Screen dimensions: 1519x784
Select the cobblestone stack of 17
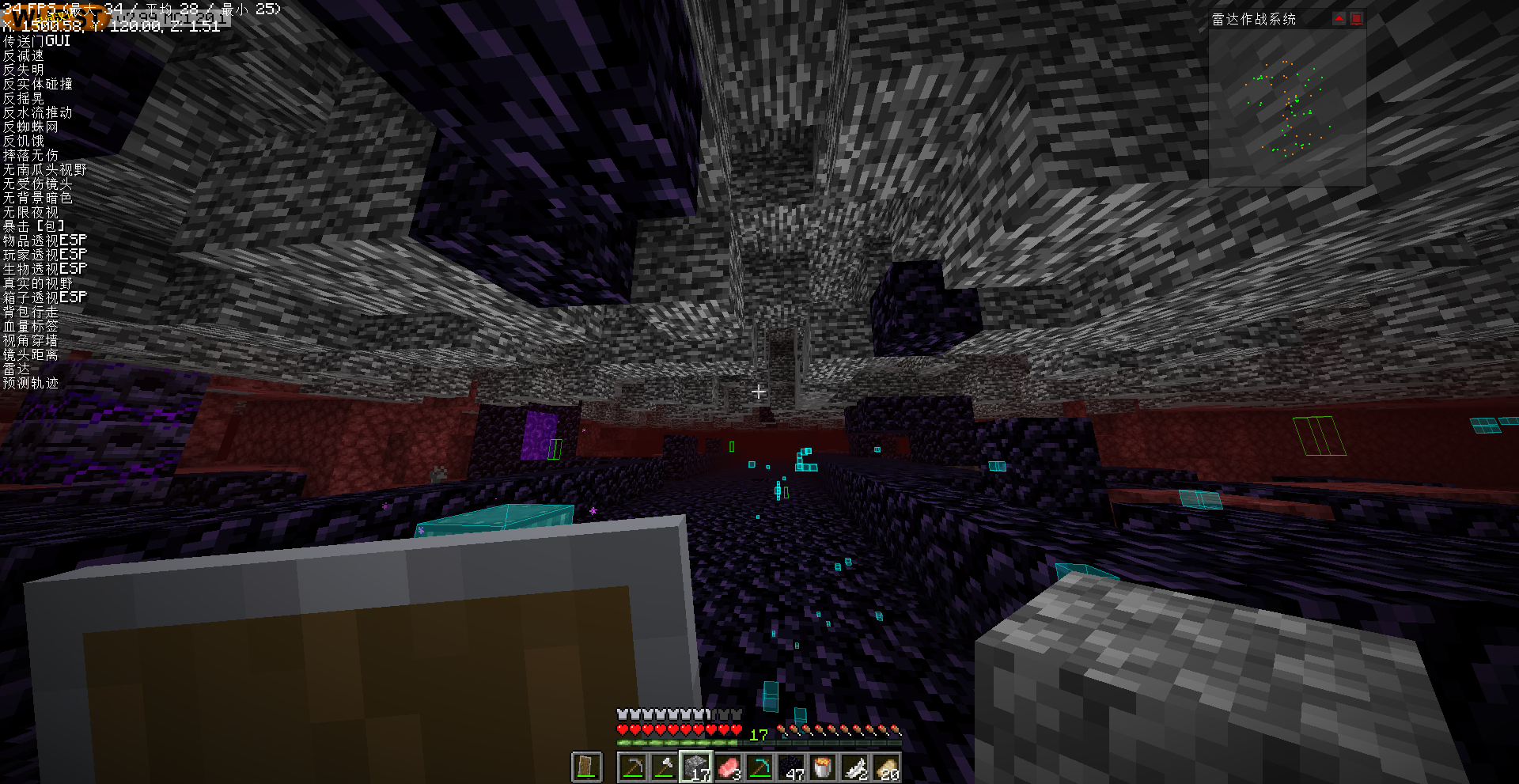pyautogui.click(x=696, y=767)
